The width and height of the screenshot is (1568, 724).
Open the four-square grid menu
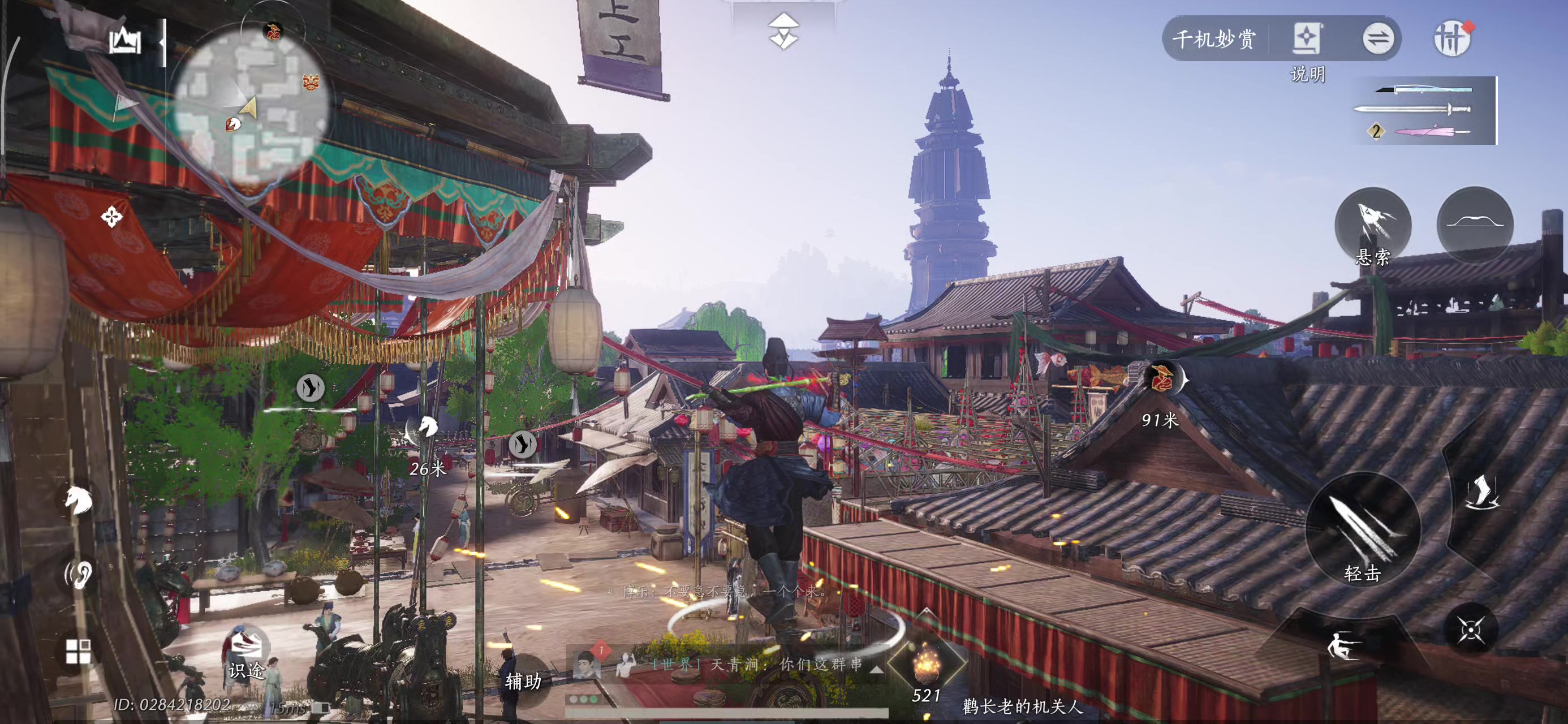pyautogui.click(x=79, y=651)
